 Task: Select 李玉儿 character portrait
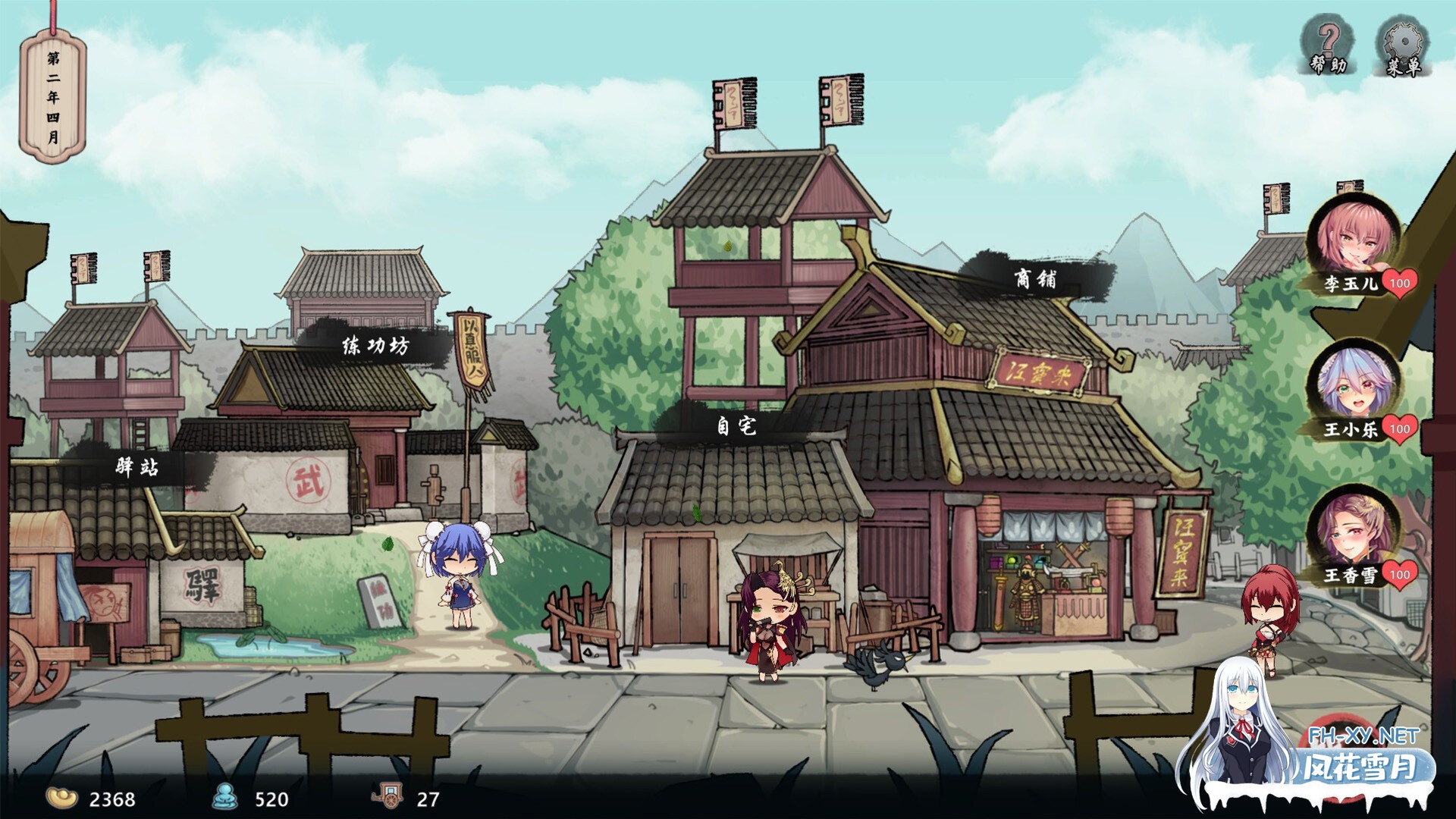[x=1353, y=237]
